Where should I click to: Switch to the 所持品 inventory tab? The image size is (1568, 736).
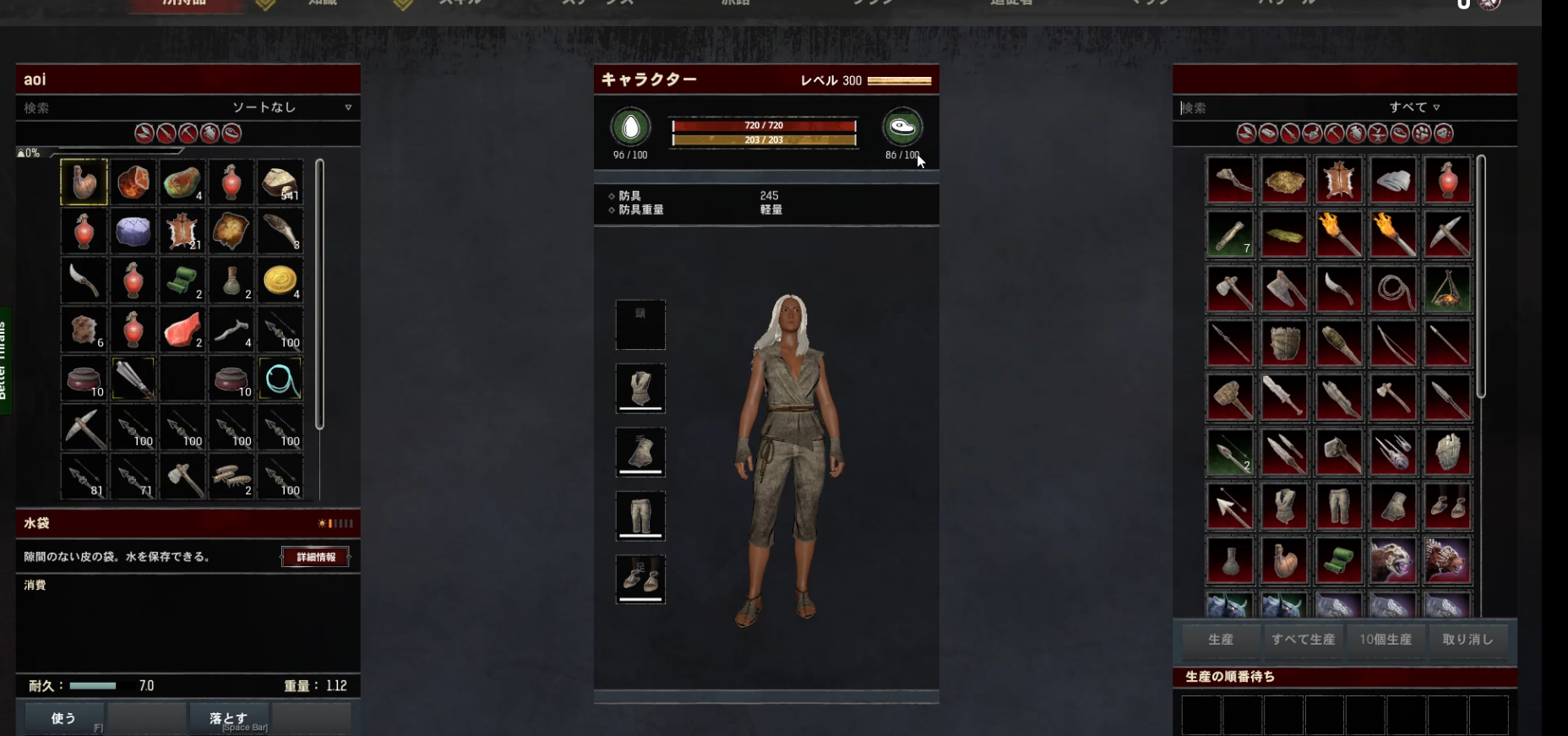point(185,3)
